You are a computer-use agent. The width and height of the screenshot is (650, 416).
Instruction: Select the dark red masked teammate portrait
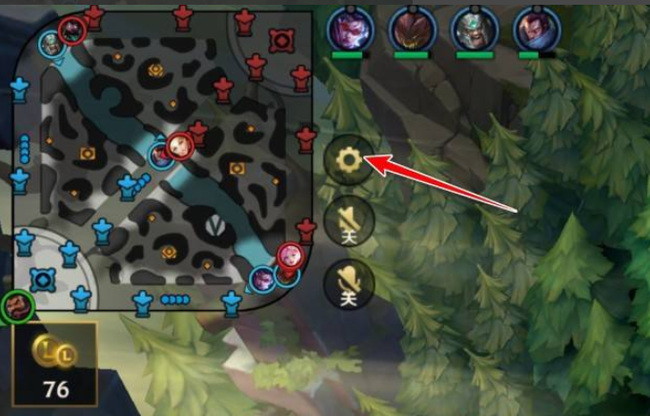coord(411,27)
